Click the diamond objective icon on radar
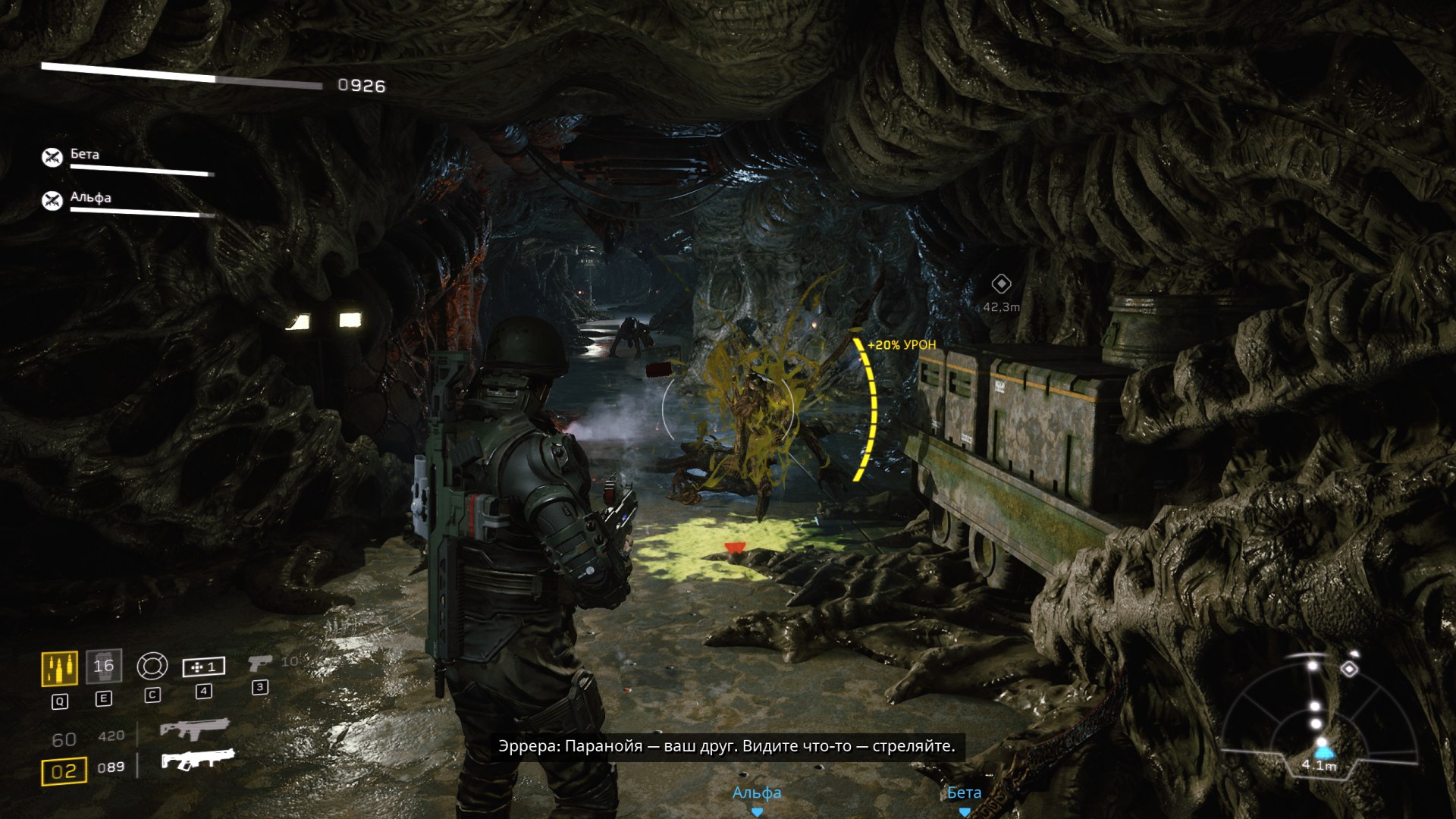The image size is (1456, 819). (x=1350, y=668)
